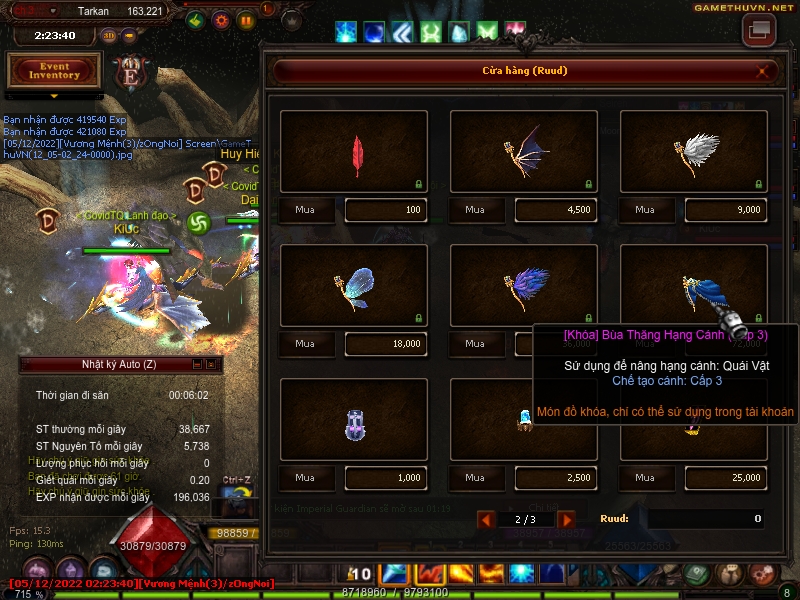Select the red feather item slot
800x600 pixels.
(x=354, y=152)
